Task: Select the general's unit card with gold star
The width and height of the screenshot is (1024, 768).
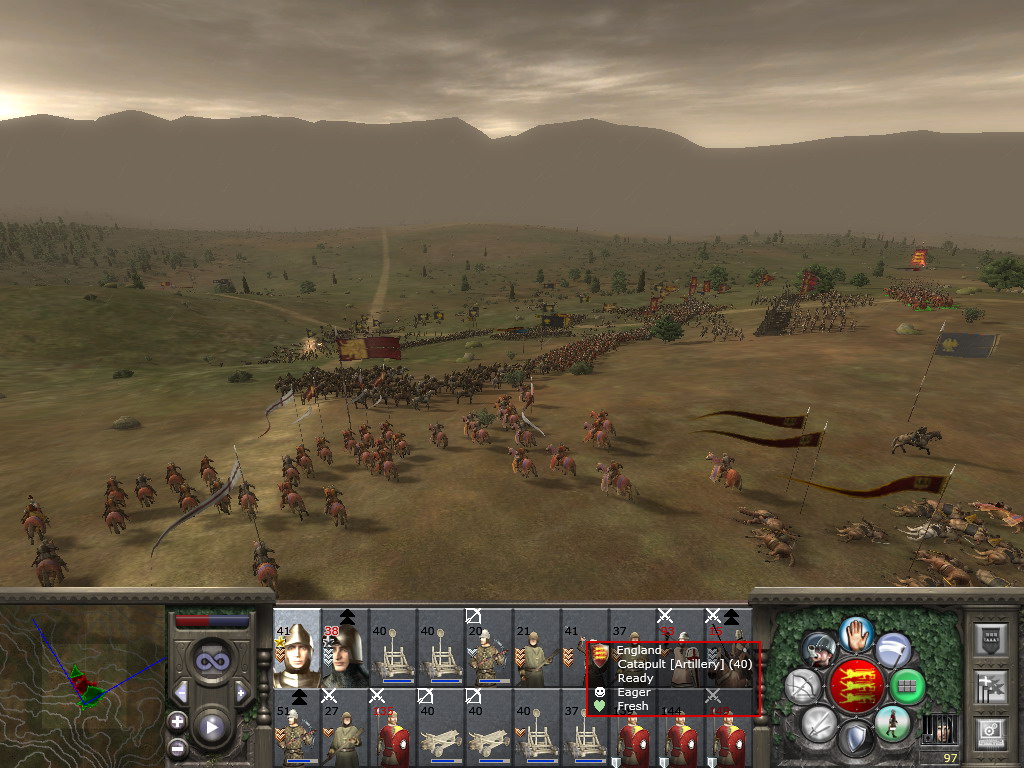Action: (x=297, y=648)
